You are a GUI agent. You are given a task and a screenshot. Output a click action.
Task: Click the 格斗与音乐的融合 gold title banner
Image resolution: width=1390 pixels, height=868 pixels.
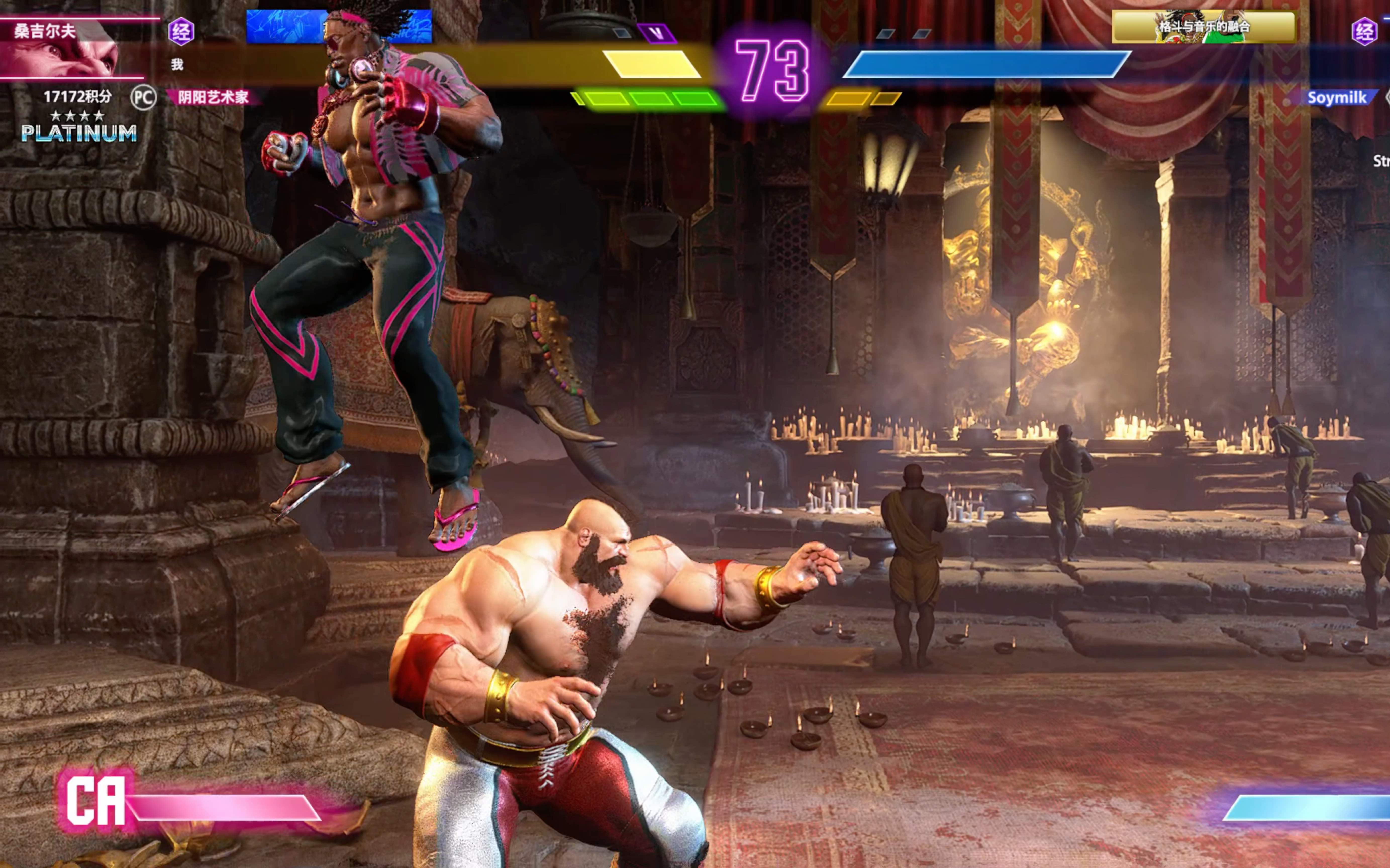1203,26
